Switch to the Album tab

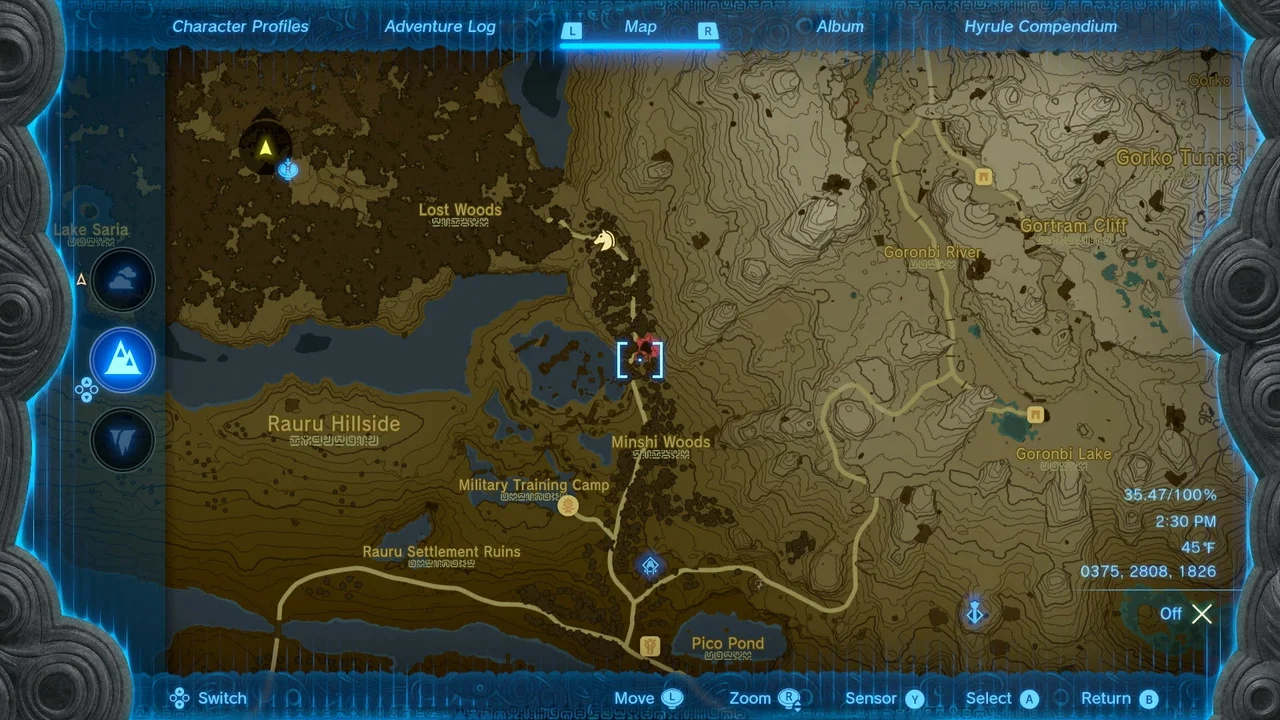840,27
